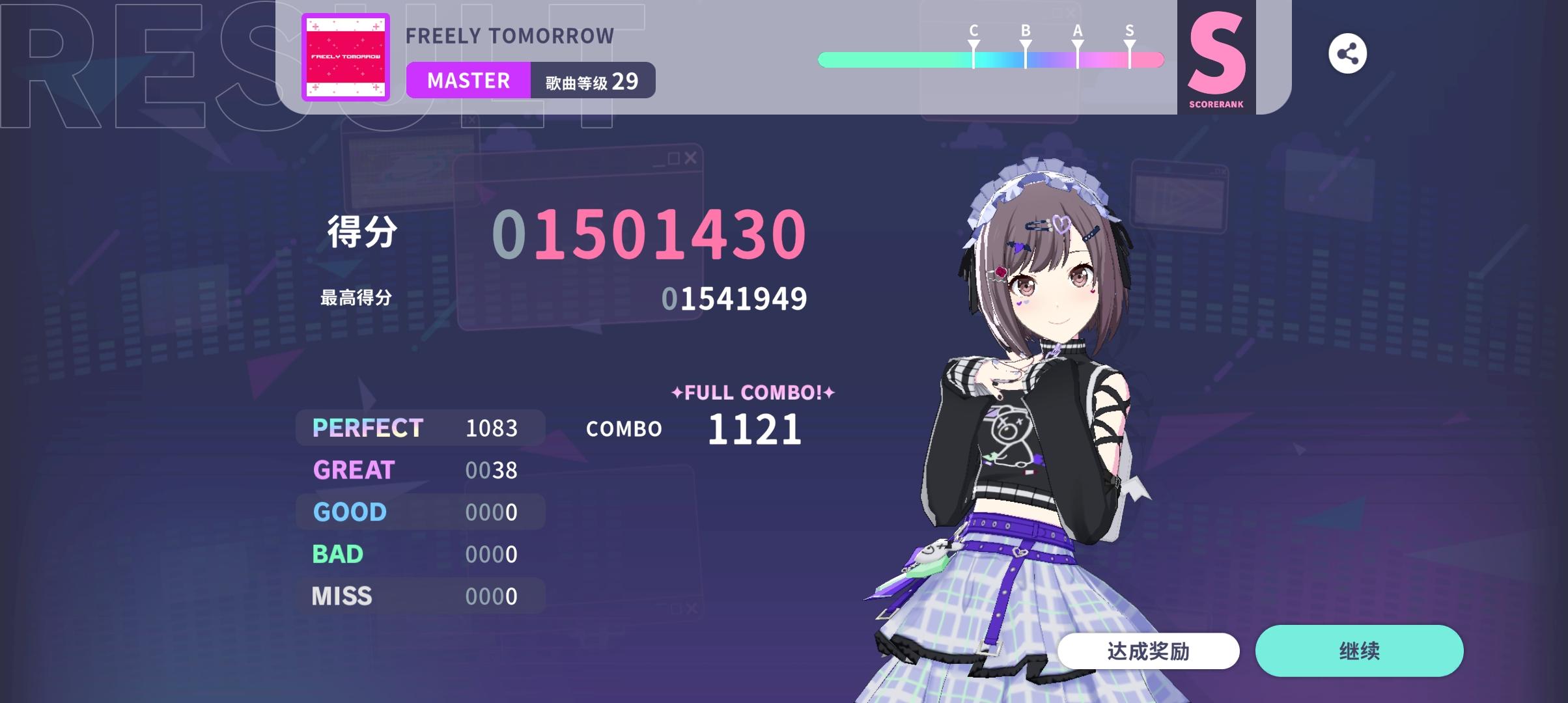Select the PERFECT judgment row
This screenshot has height=703, width=1568.
point(420,428)
